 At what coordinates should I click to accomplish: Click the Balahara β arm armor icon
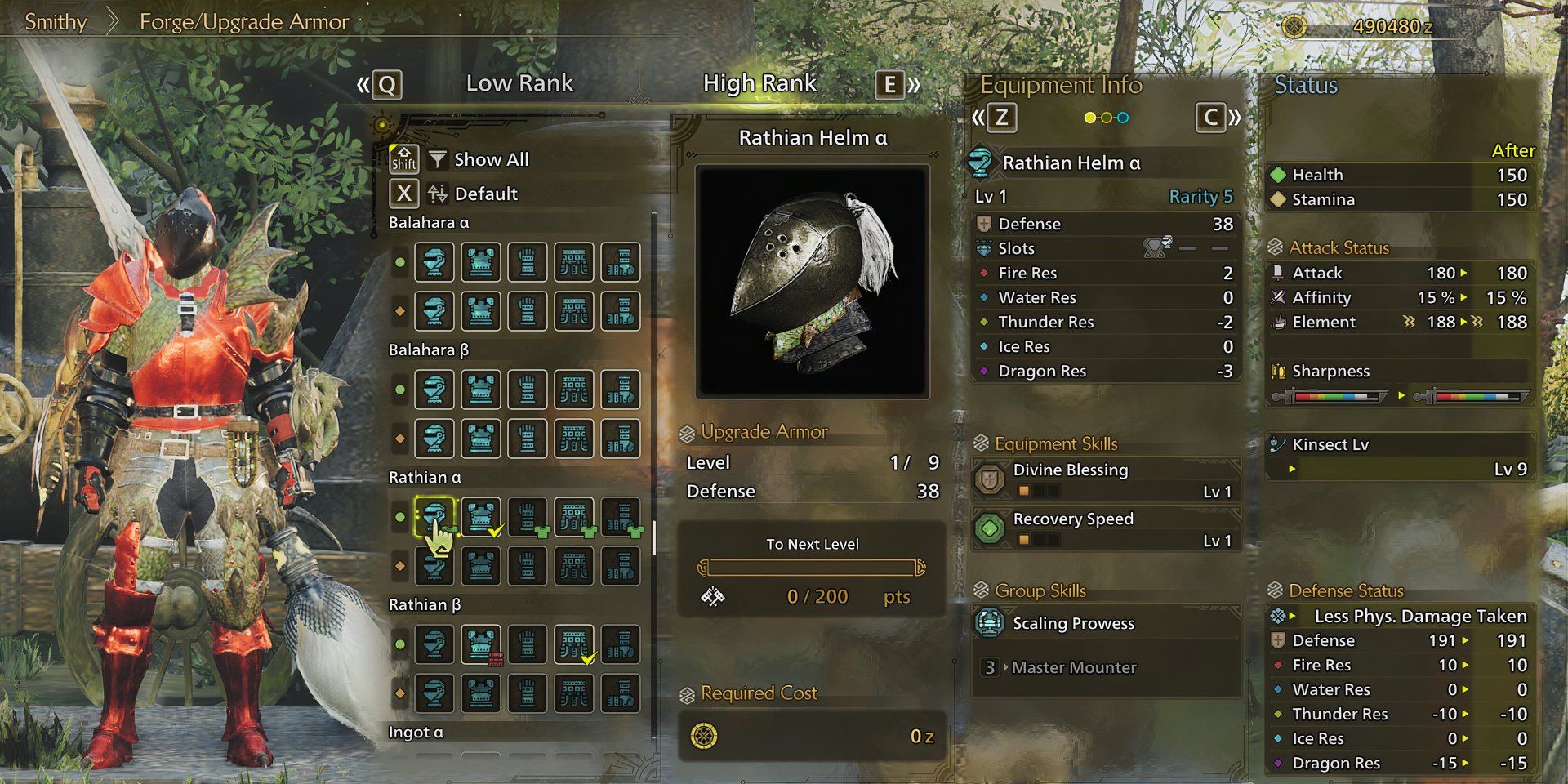click(x=527, y=390)
